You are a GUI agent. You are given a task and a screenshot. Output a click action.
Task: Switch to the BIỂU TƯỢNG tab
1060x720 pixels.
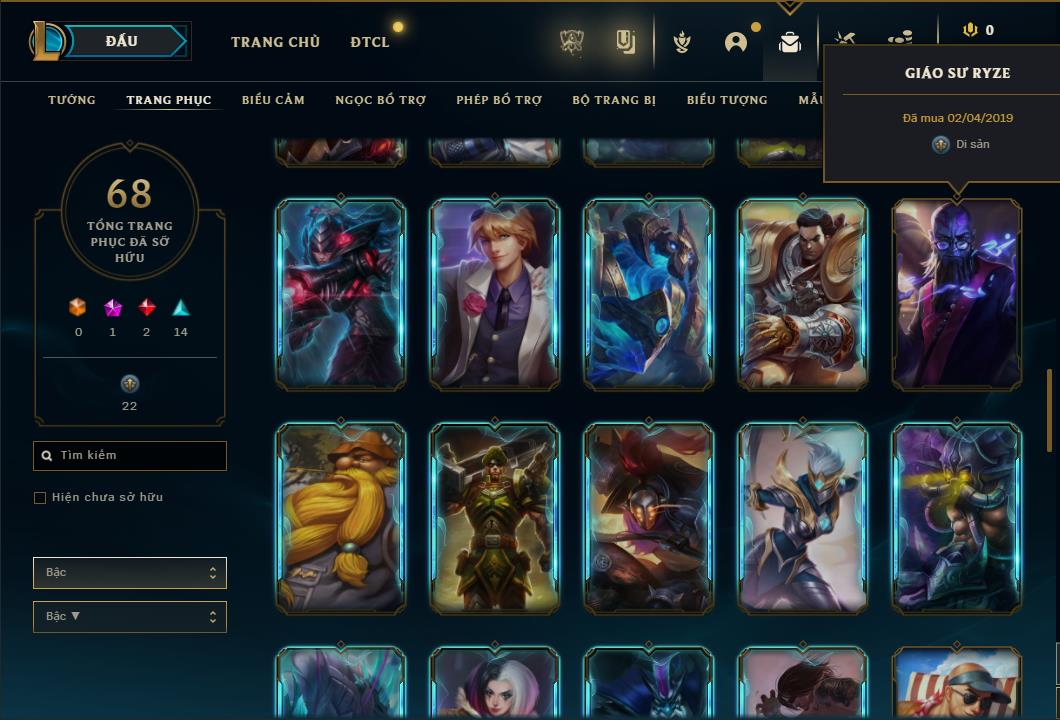click(x=727, y=100)
